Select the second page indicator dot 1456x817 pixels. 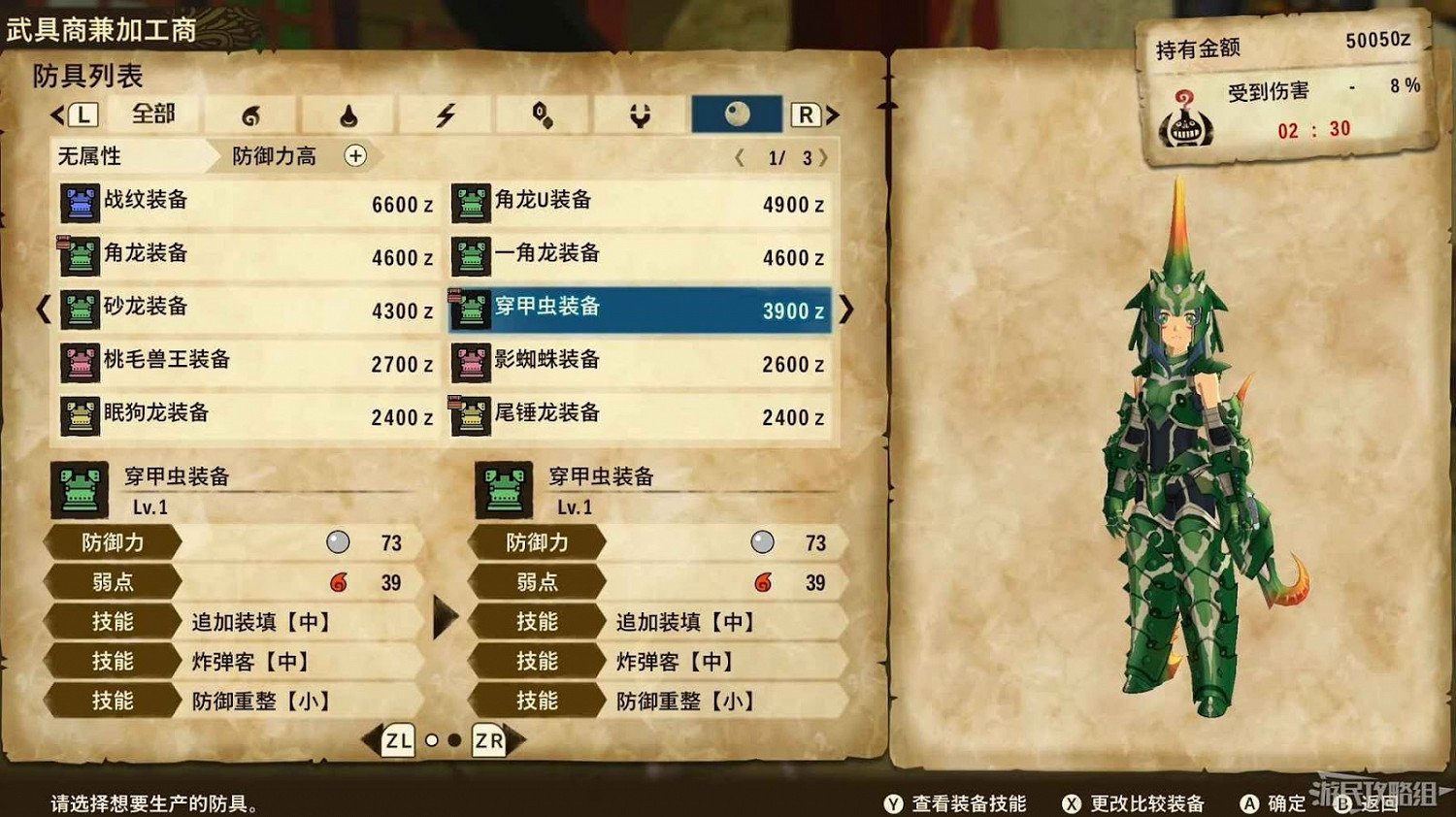[x=456, y=740]
